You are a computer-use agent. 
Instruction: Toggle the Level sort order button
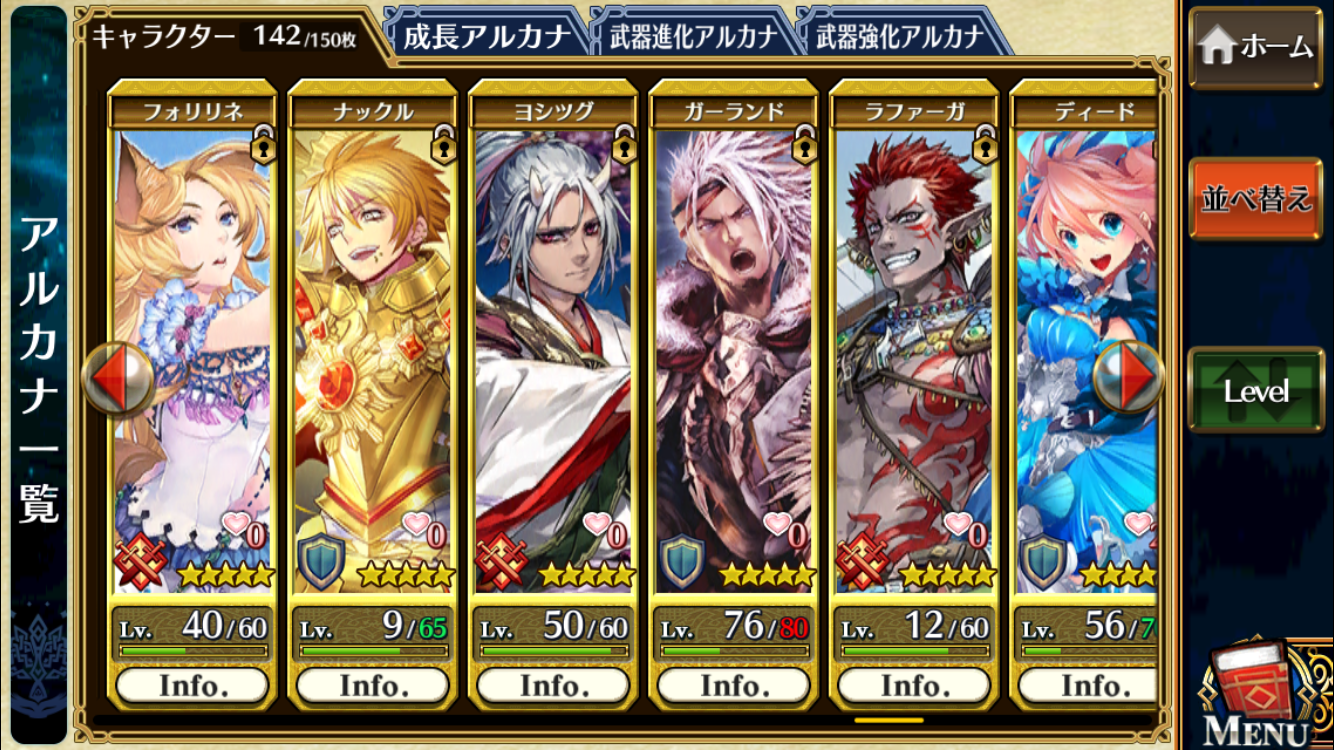1255,391
